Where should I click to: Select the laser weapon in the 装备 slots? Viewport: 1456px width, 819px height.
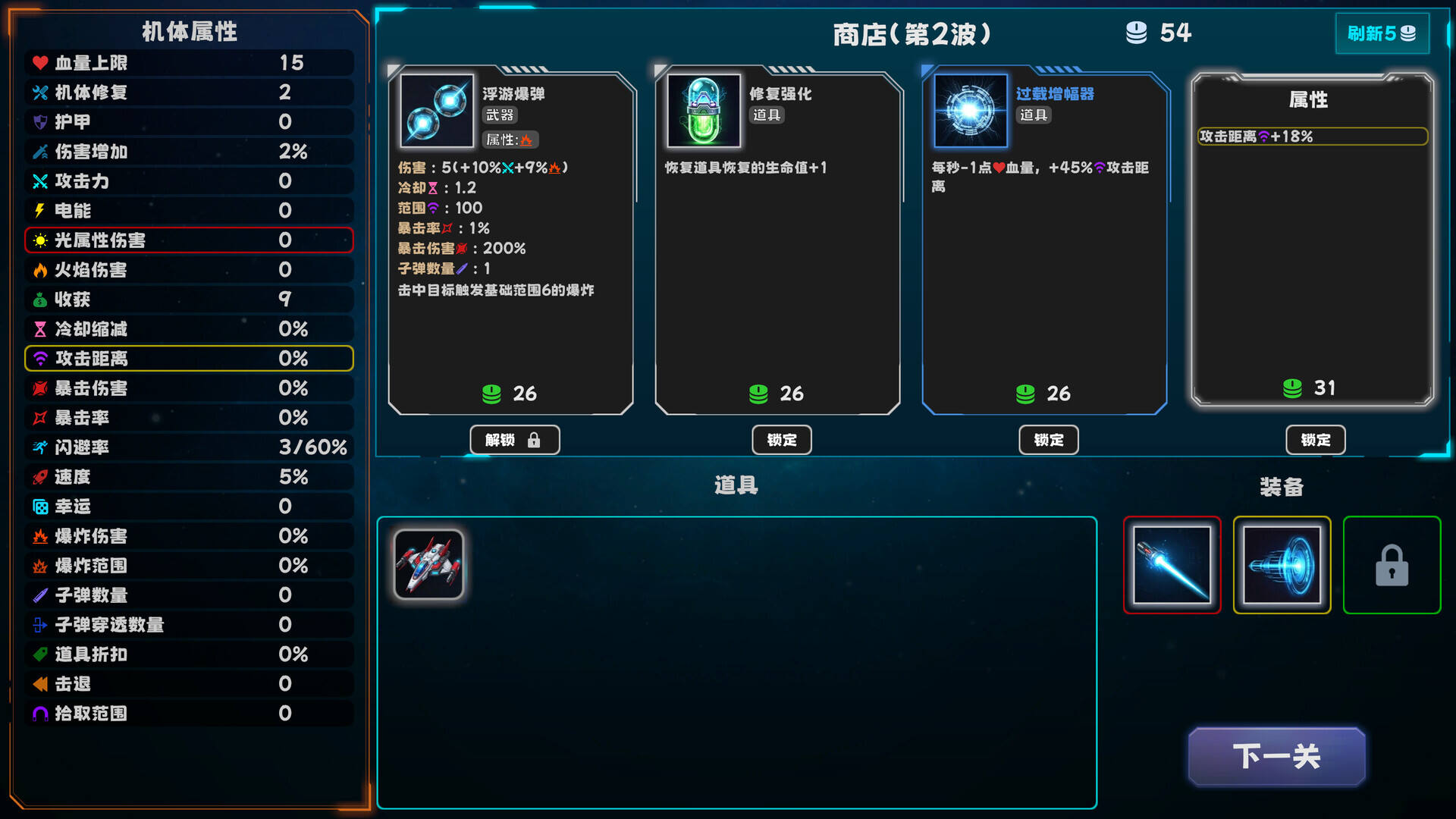[x=1172, y=565]
